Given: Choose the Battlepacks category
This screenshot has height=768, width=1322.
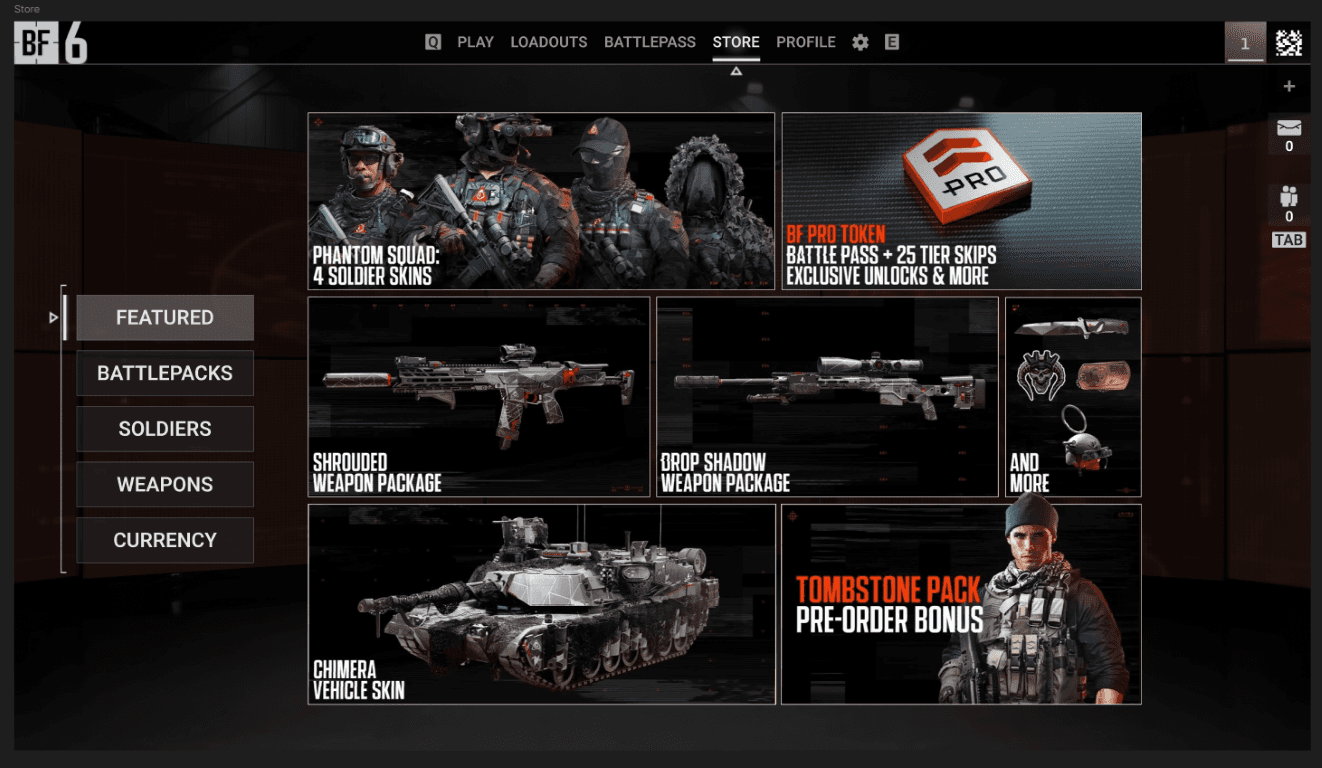Looking at the screenshot, I should tap(165, 373).
